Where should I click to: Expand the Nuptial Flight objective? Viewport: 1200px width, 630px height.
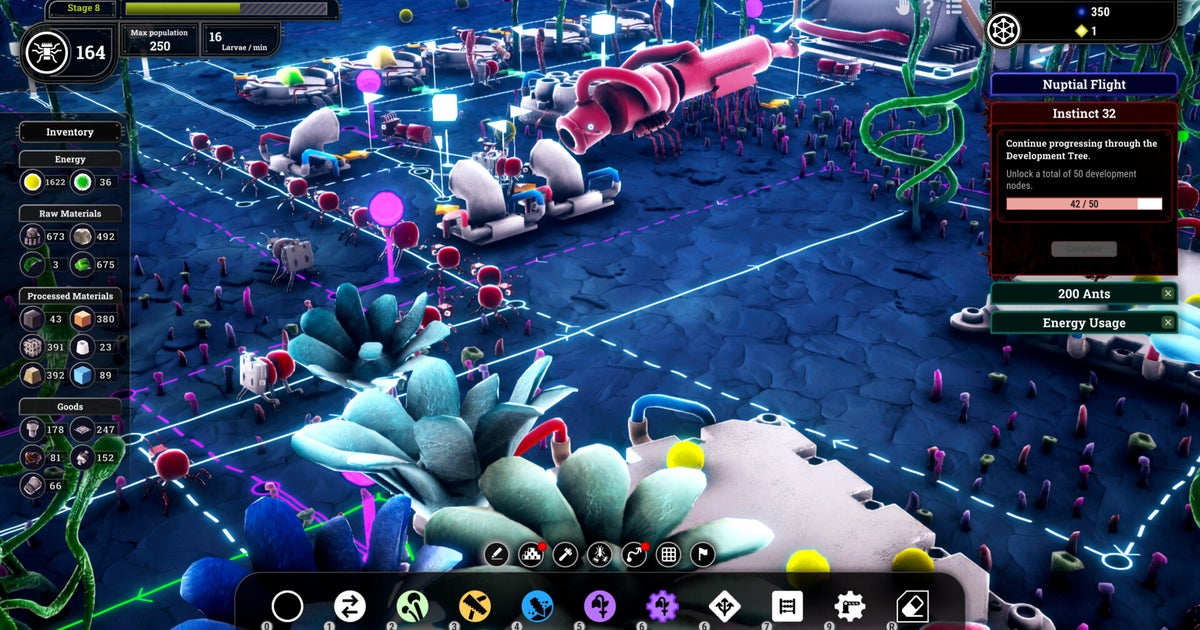(1084, 85)
